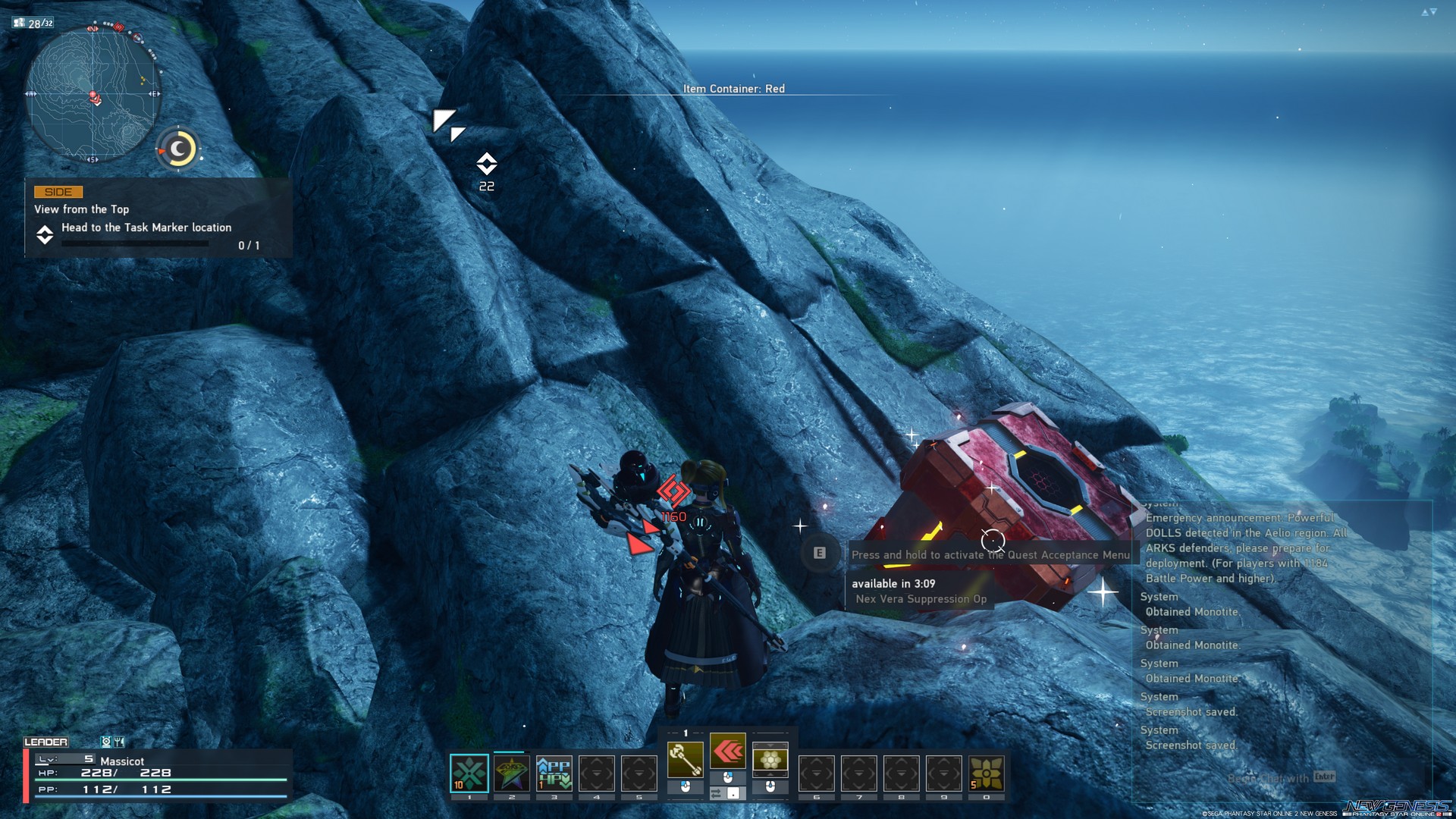Click the camera icon beside the LEADER label
Image resolution: width=1456 pixels, height=819 pixels.
pyautogui.click(x=107, y=742)
